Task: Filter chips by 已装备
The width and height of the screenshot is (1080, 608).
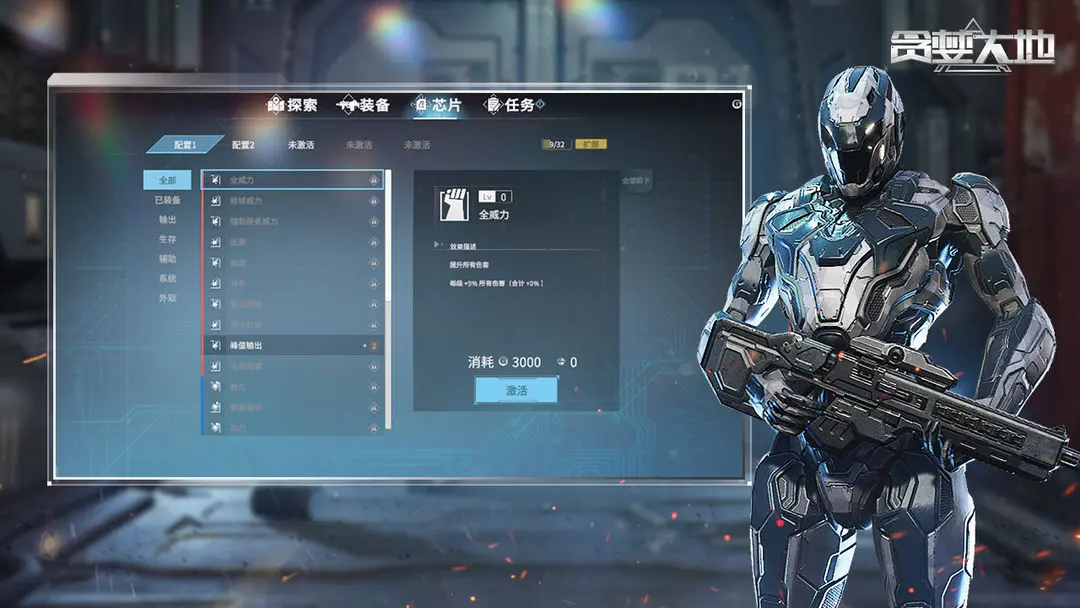Action: 167,200
